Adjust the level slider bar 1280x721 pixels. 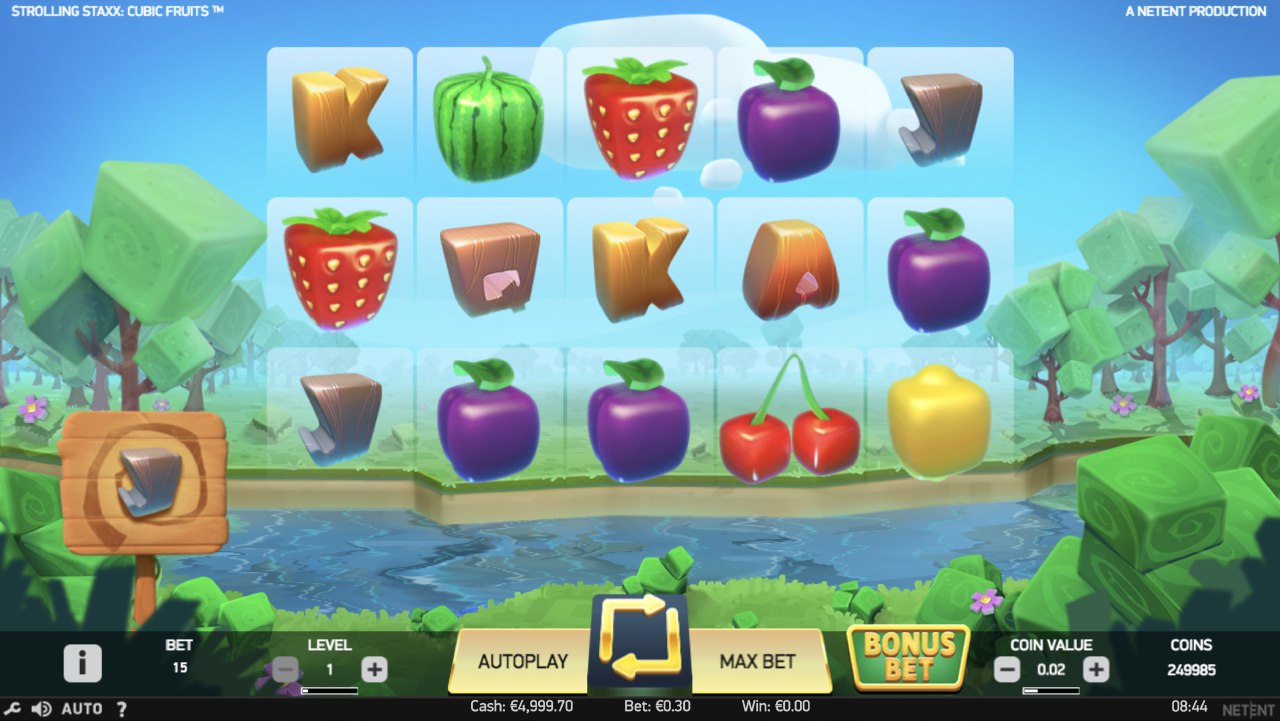coord(329,690)
